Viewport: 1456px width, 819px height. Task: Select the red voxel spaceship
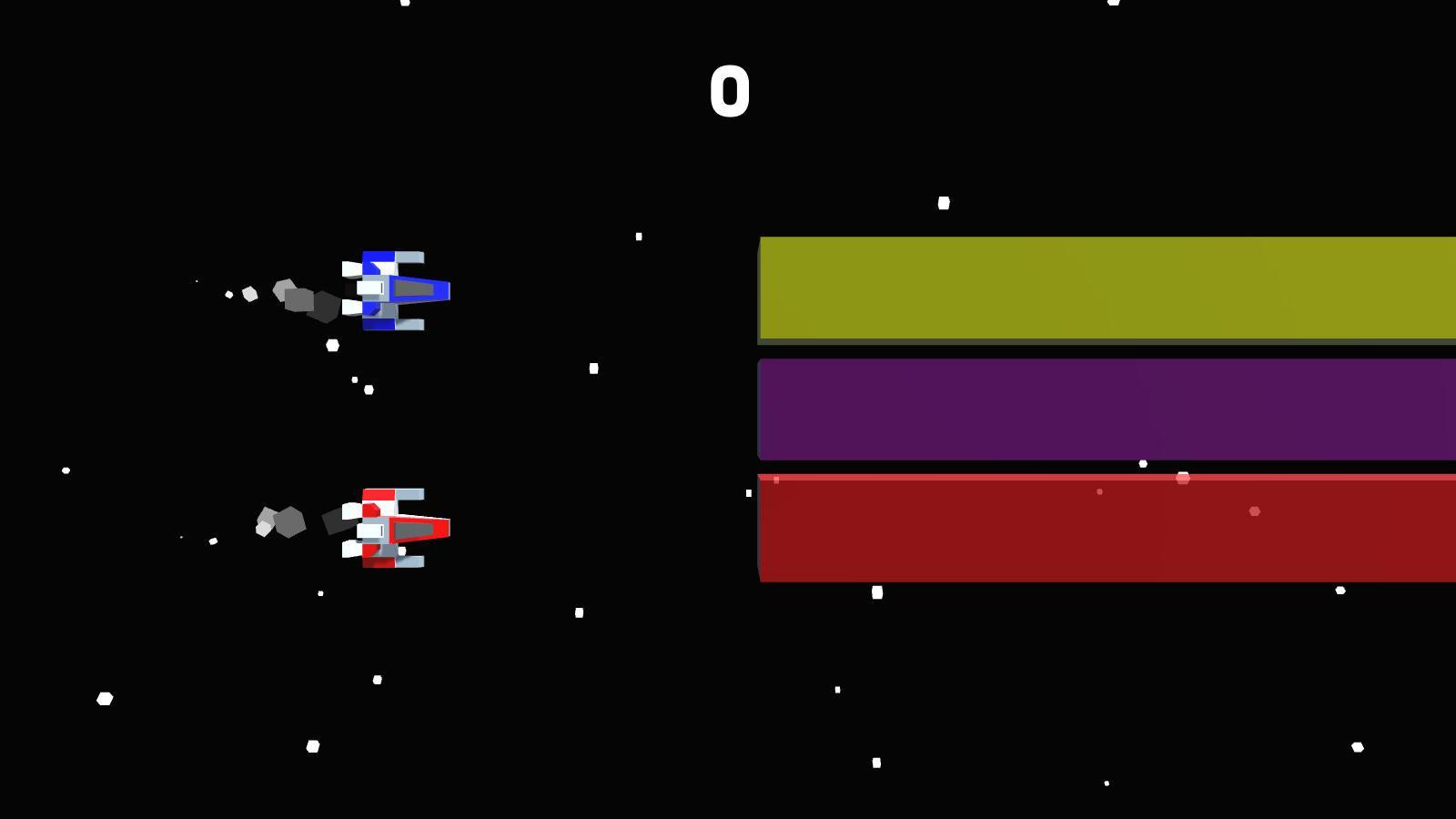pyautogui.click(x=396, y=528)
